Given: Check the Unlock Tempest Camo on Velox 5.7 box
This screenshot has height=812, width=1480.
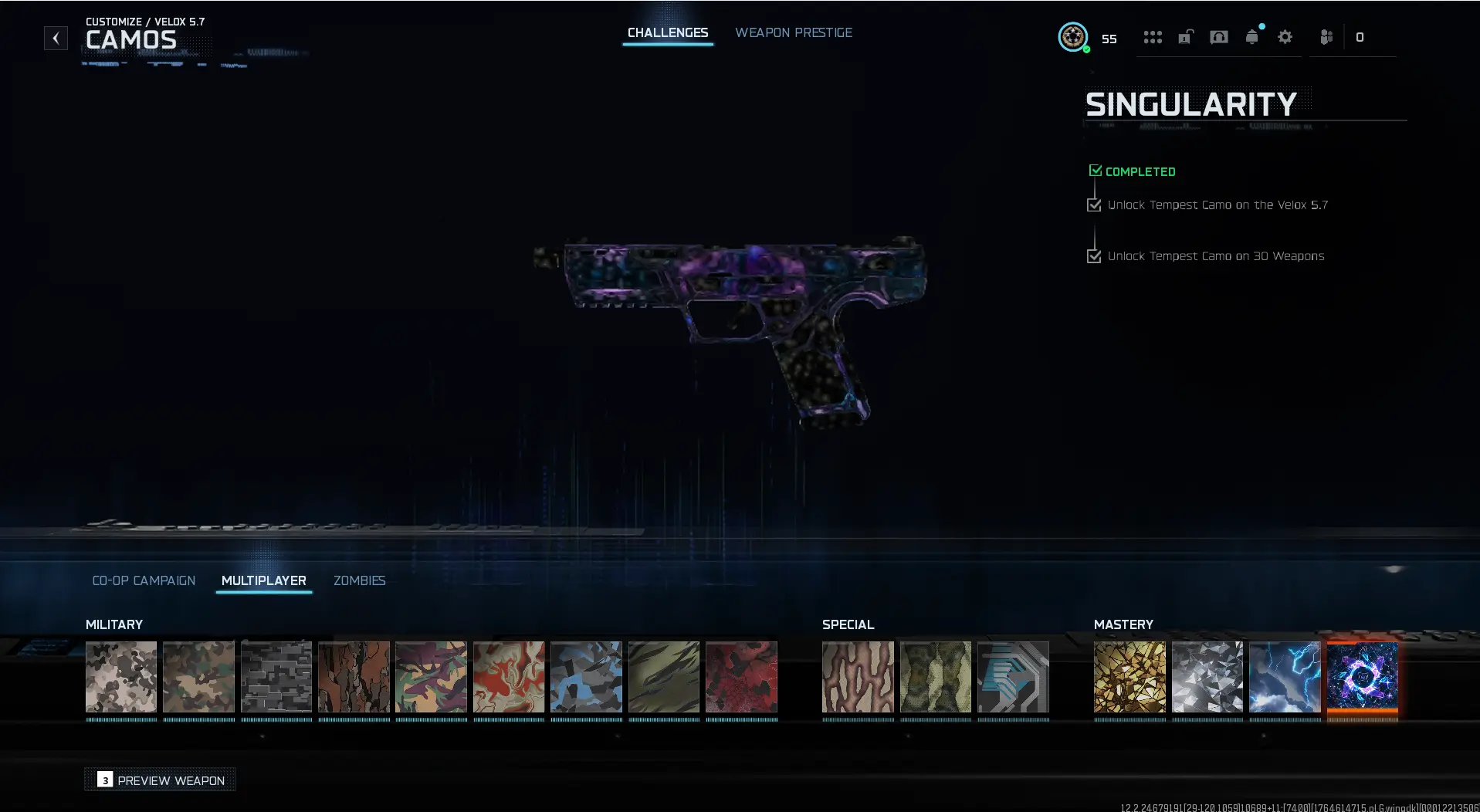Looking at the screenshot, I should click(x=1093, y=205).
